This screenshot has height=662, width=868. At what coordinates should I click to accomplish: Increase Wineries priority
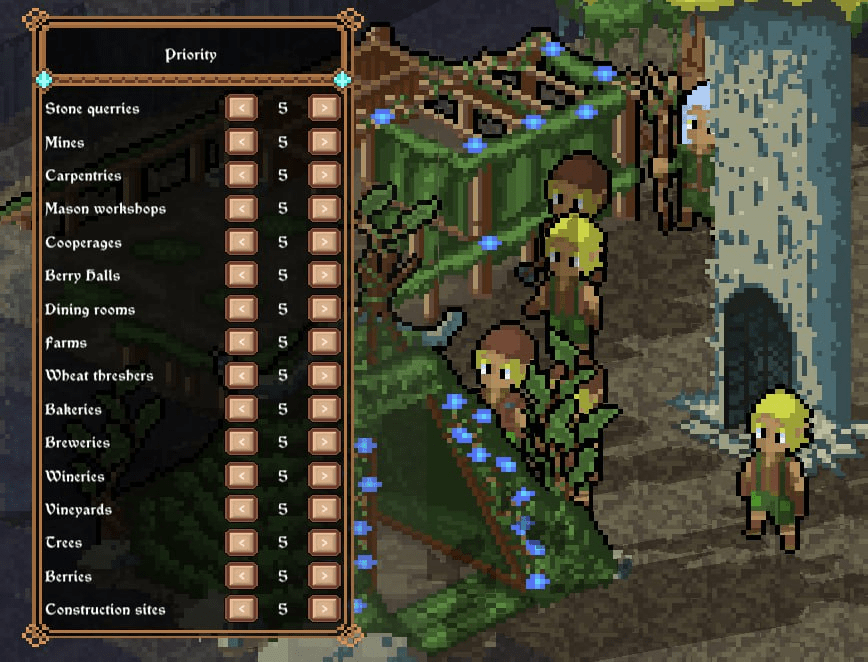pyautogui.click(x=323, y=475)
